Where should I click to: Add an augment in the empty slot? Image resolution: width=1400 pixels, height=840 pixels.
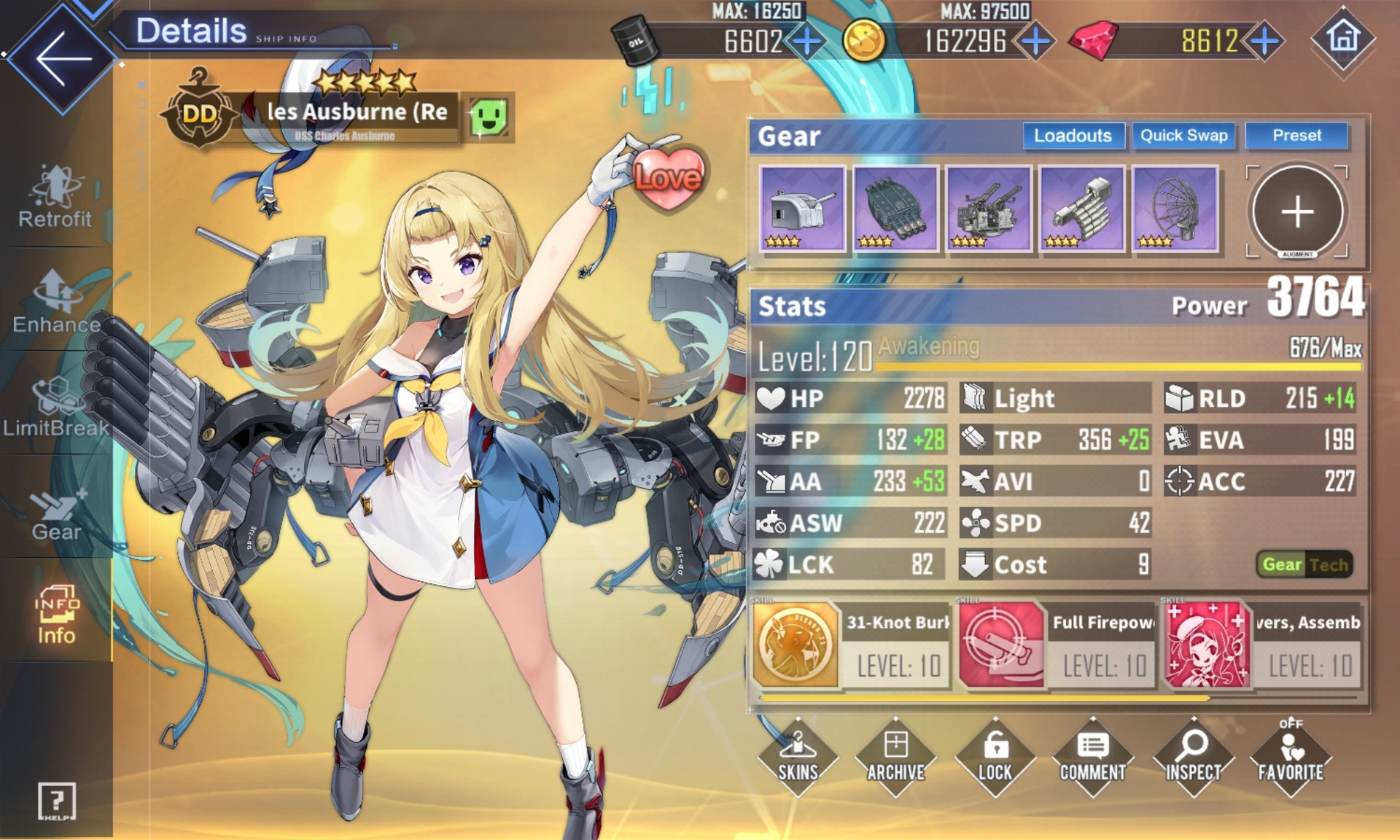[x=1297, y=211]
